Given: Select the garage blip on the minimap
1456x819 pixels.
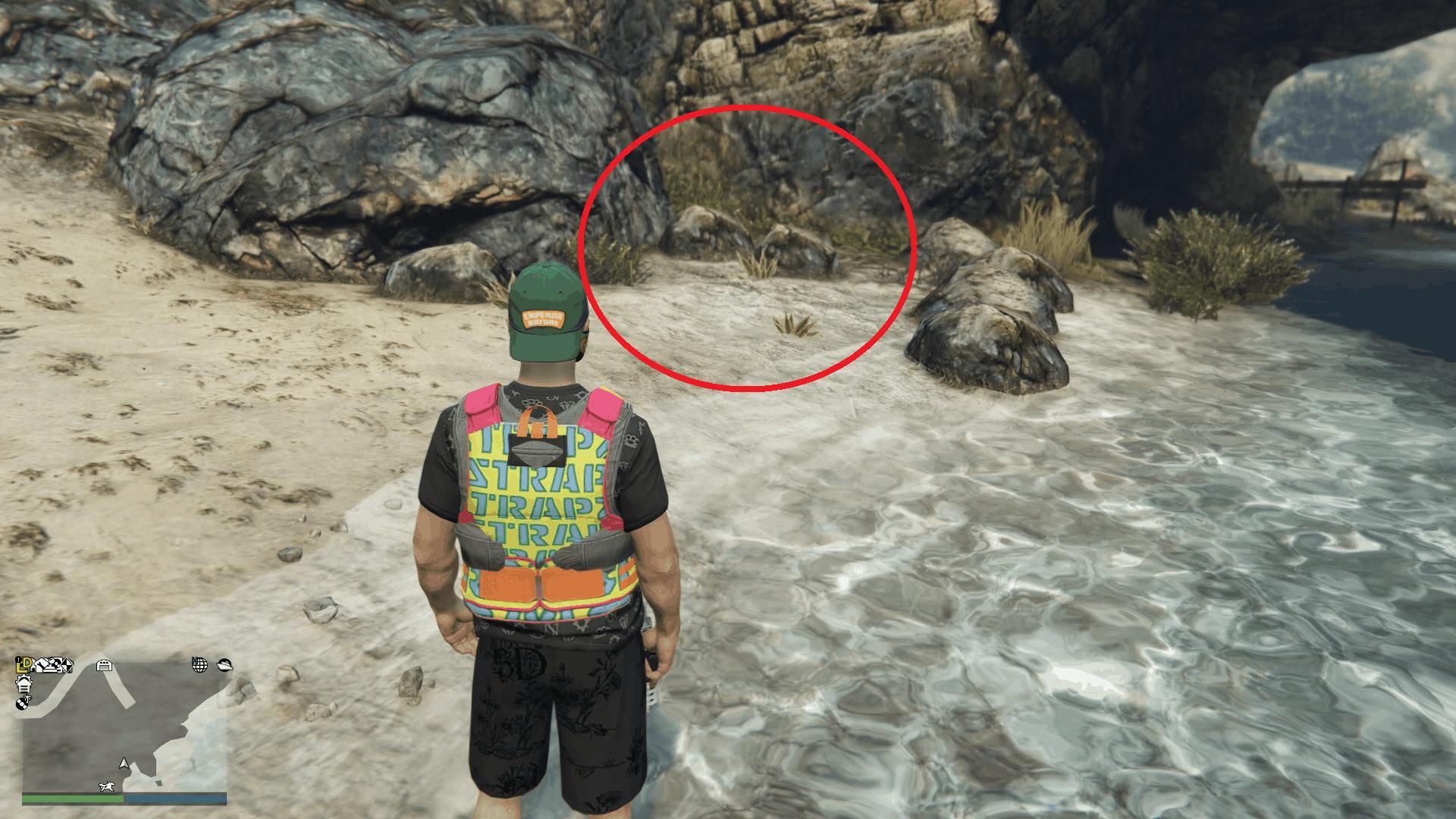Looking at the screenshot, I should pyautogui.click(x=104, y=665).
